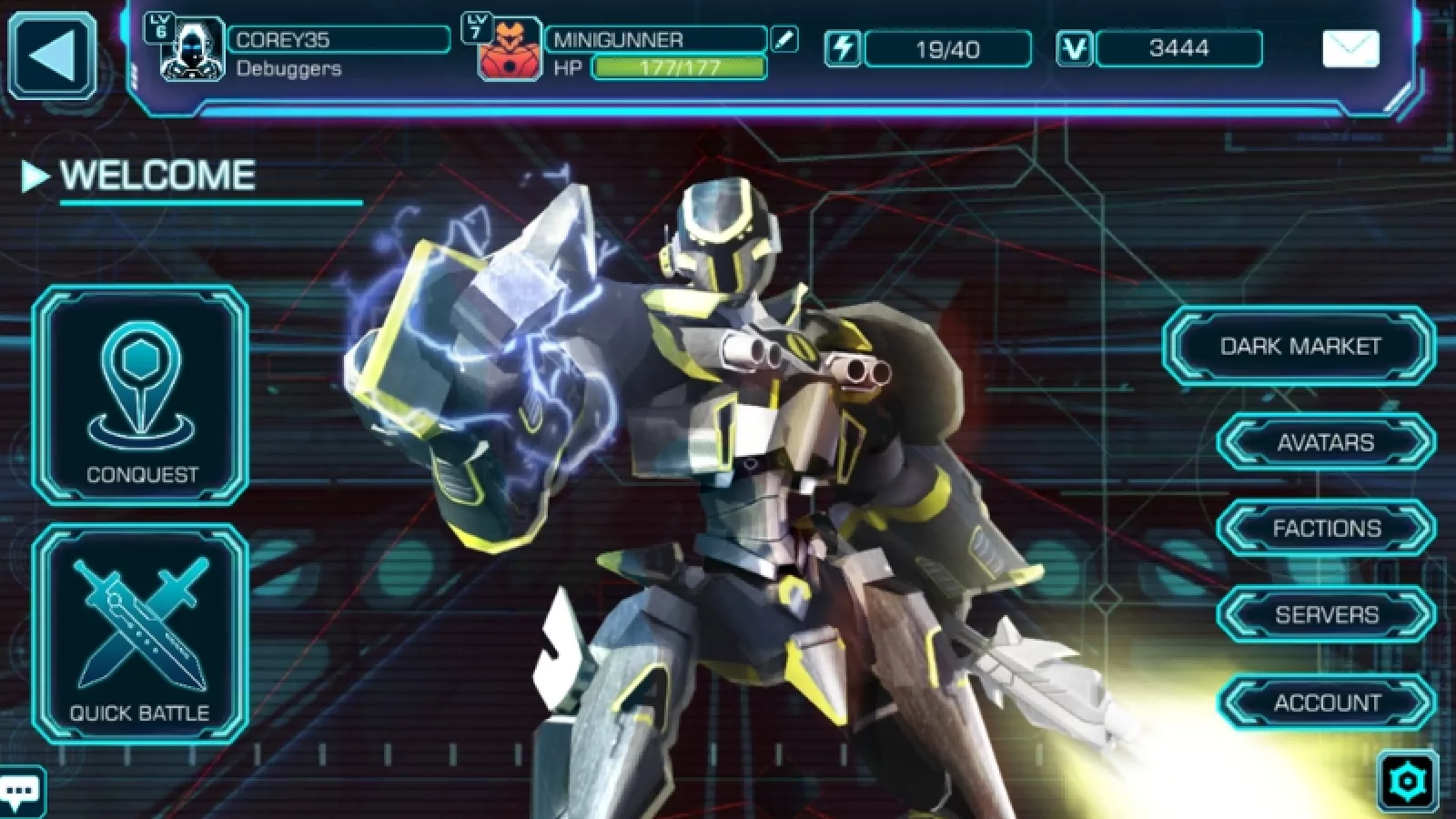Select the COREY35 player profile portrait

point(192,51)
